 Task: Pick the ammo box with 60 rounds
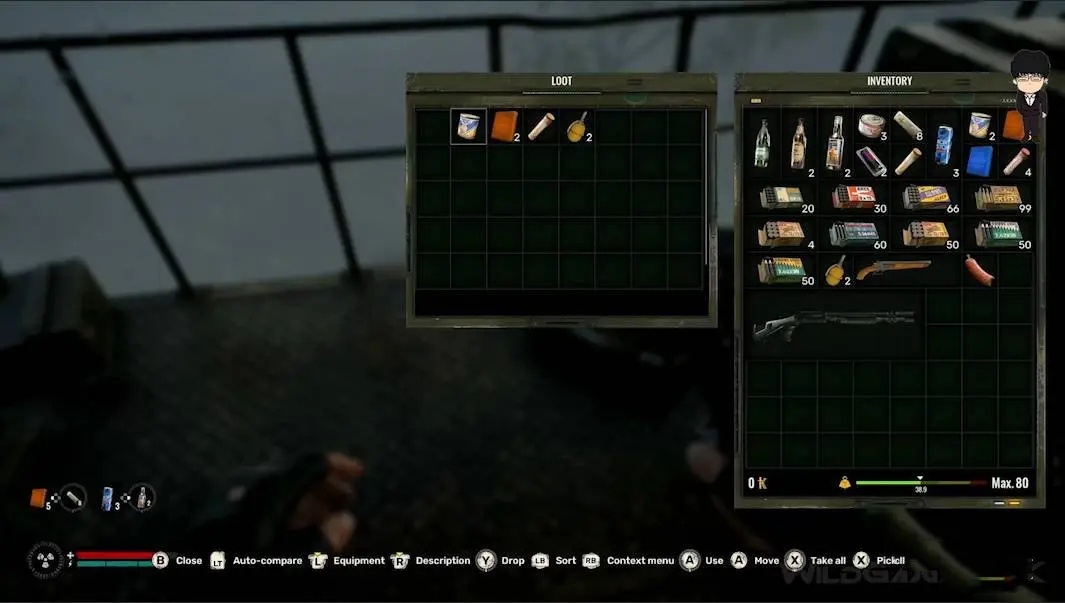853,234
